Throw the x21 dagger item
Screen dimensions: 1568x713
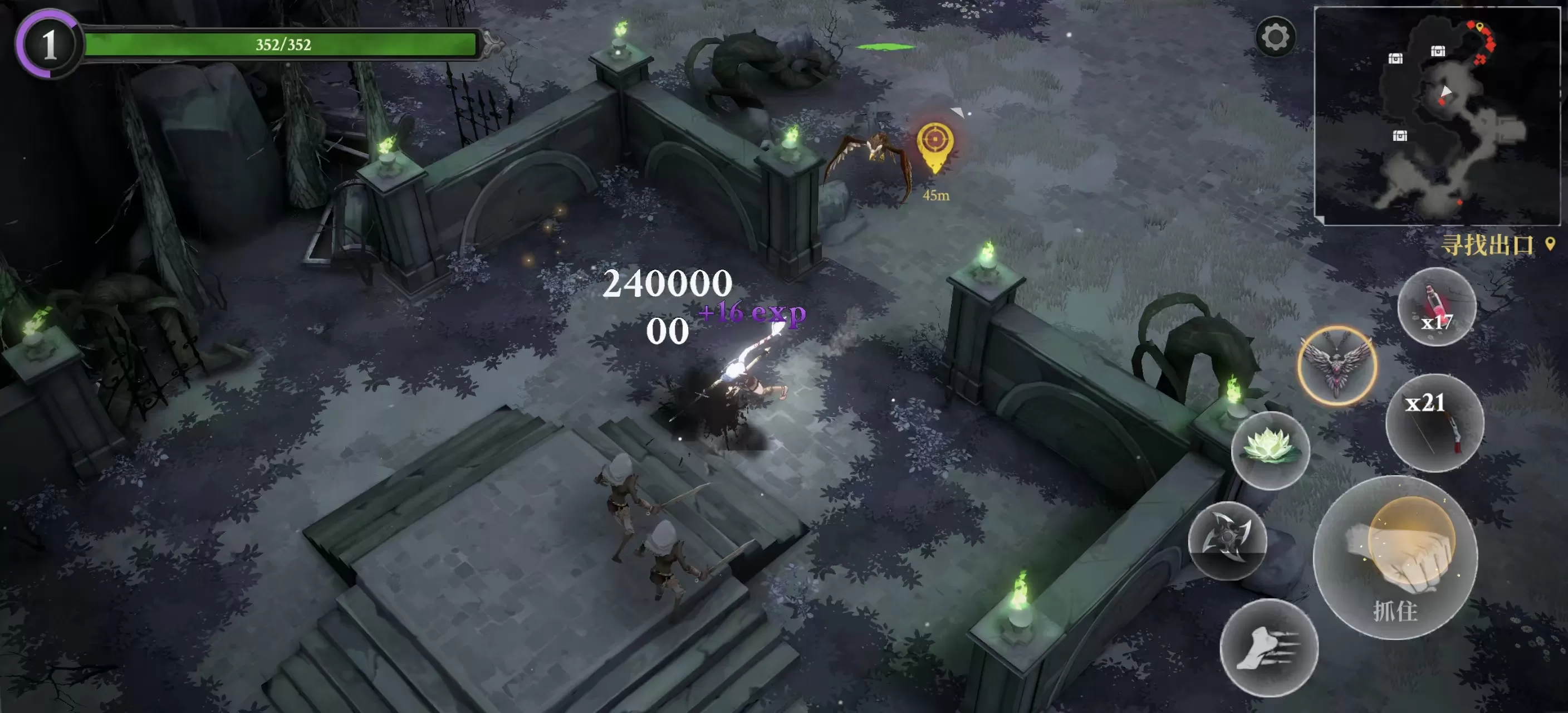click(1434, 423)
